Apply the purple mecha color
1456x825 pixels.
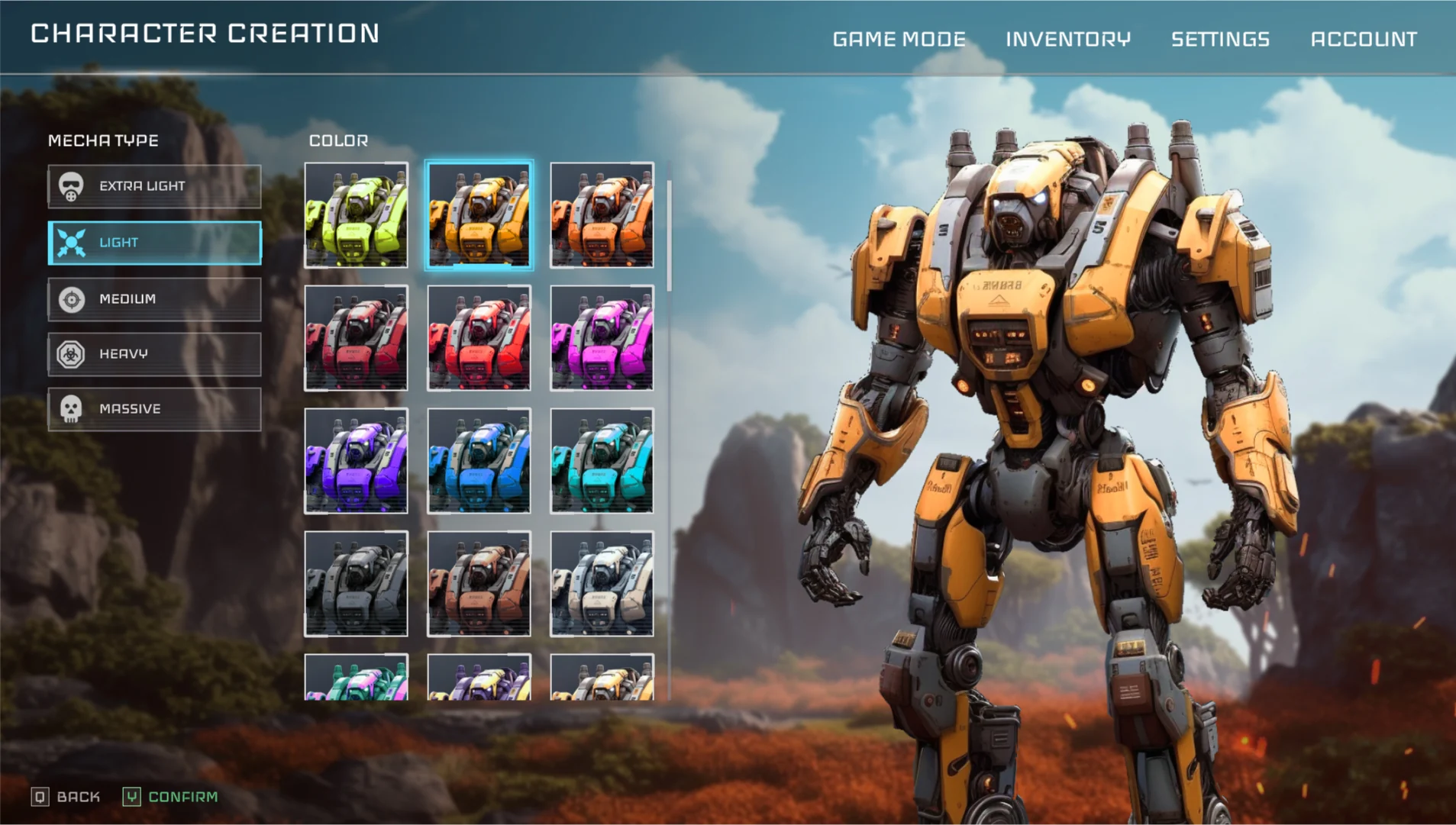point(356,461)
